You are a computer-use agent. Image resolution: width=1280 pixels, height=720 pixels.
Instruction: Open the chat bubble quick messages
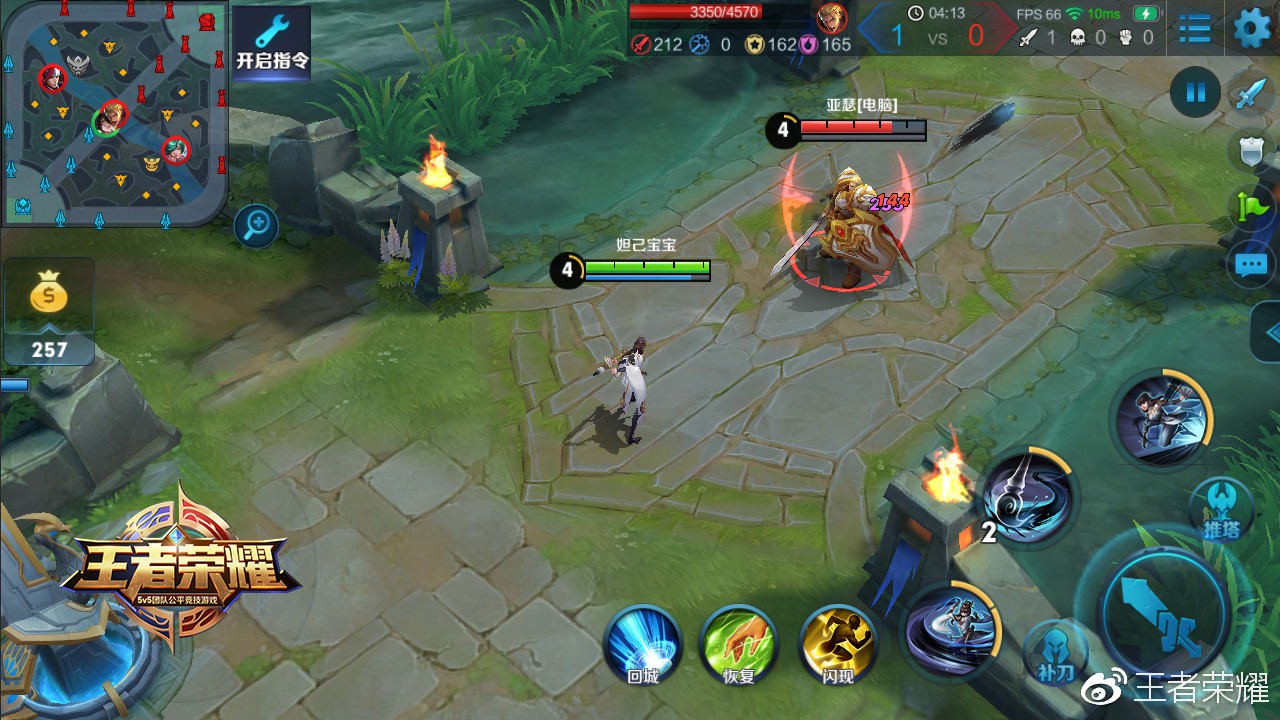click(1252, 265)
